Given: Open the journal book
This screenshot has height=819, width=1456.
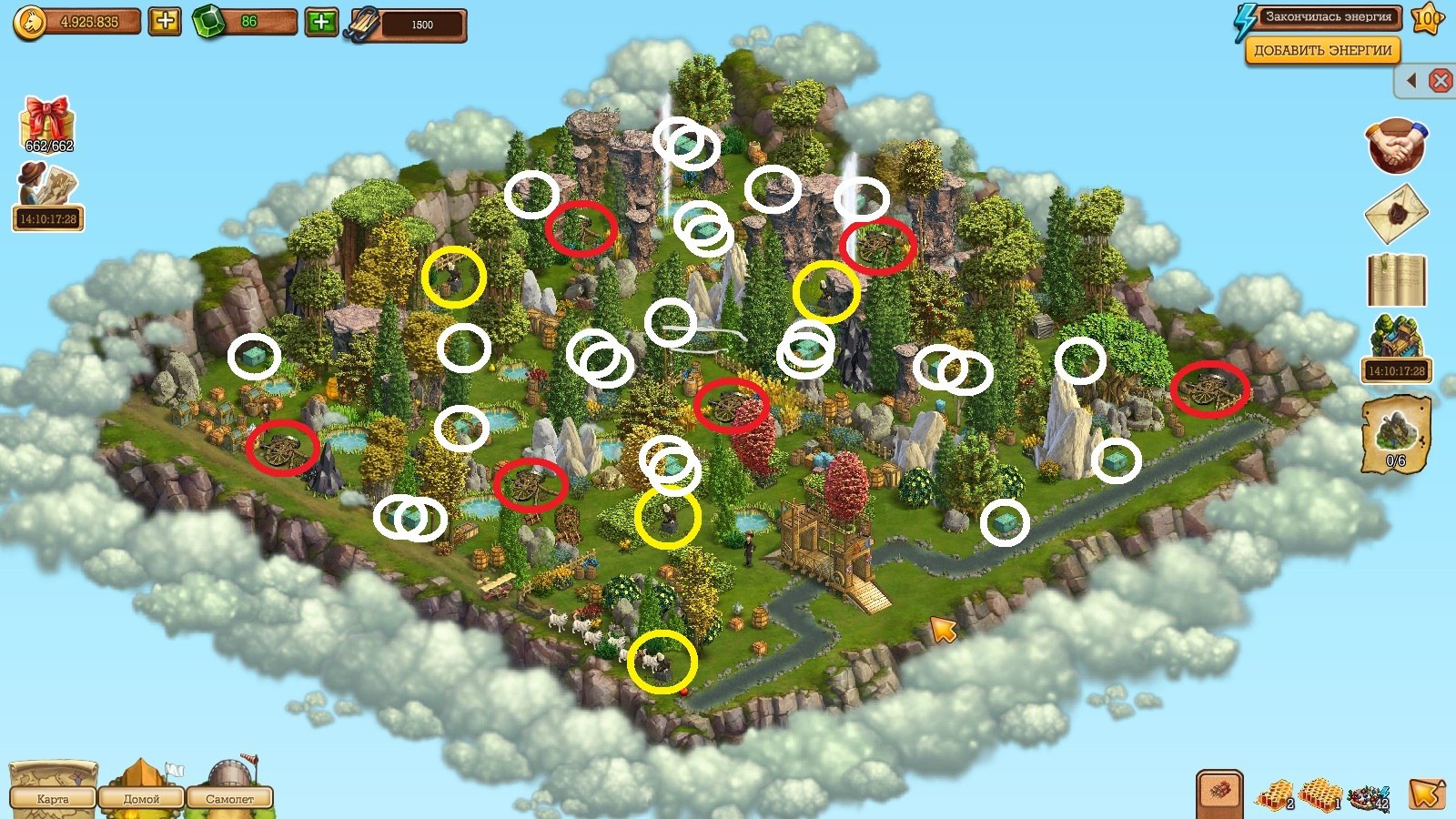Looking at the screenshot, I should pyautogui.click(x=1397, y=279).
